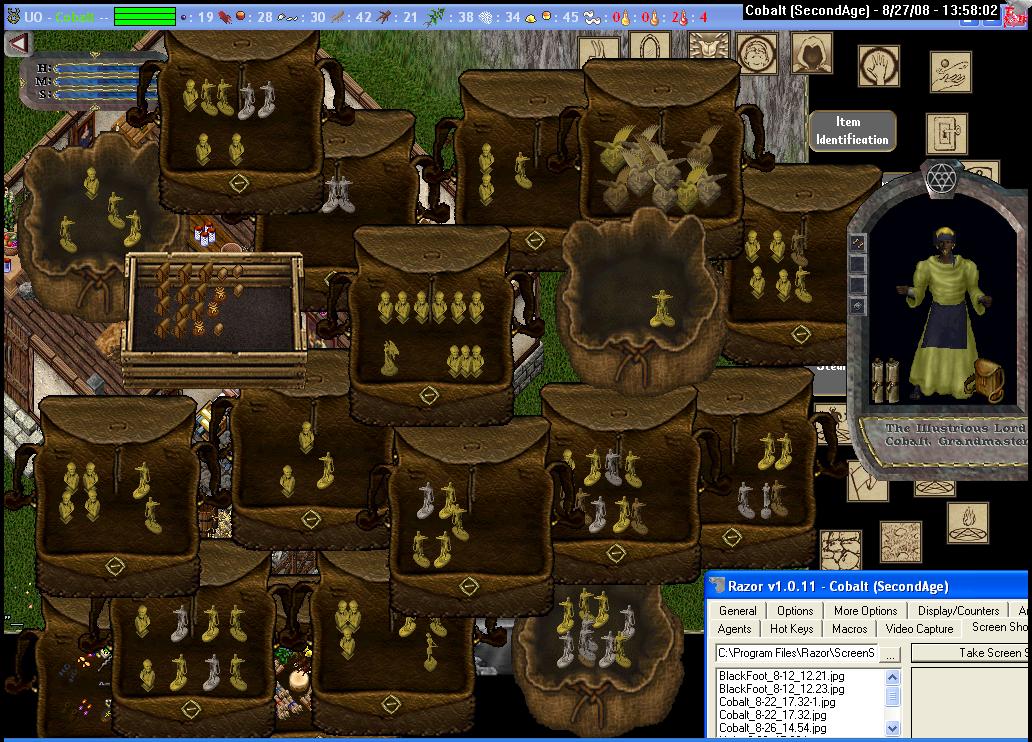
Task: Open Razor's Macros tab
Action: (x=849, y=628)
